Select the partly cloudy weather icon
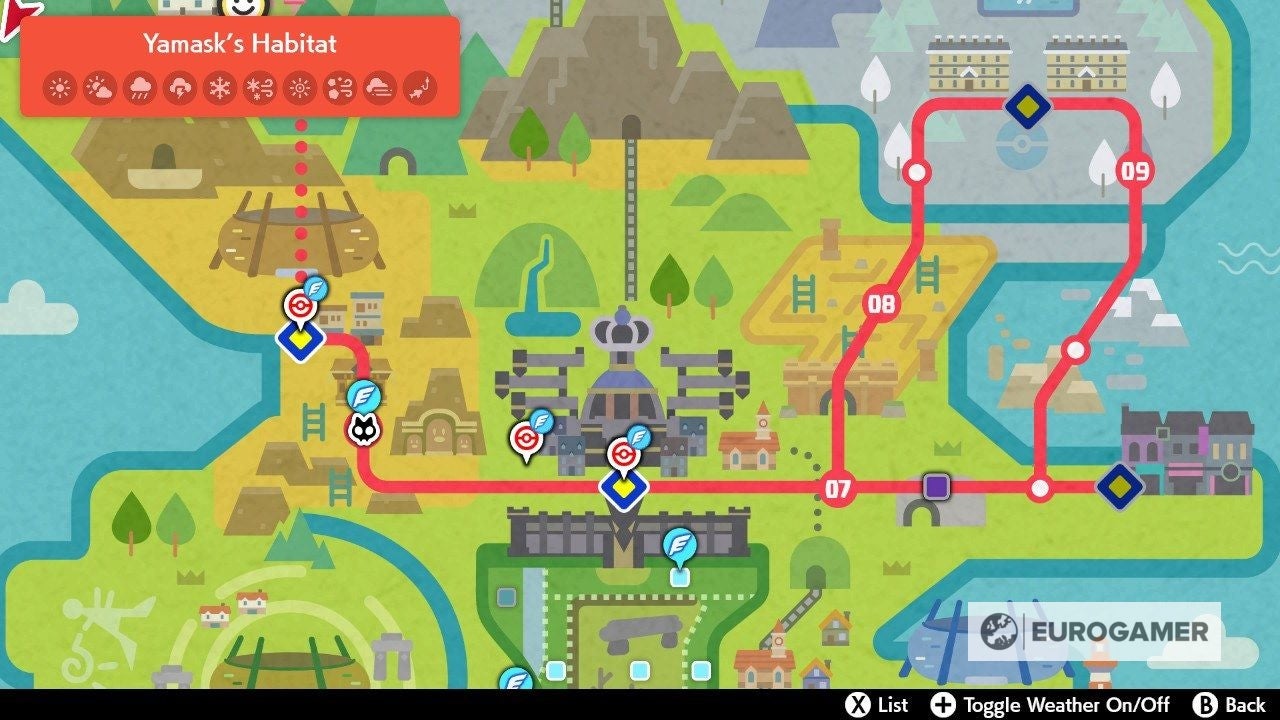Screen dimensions: 1280x720 tap(101, 88)
